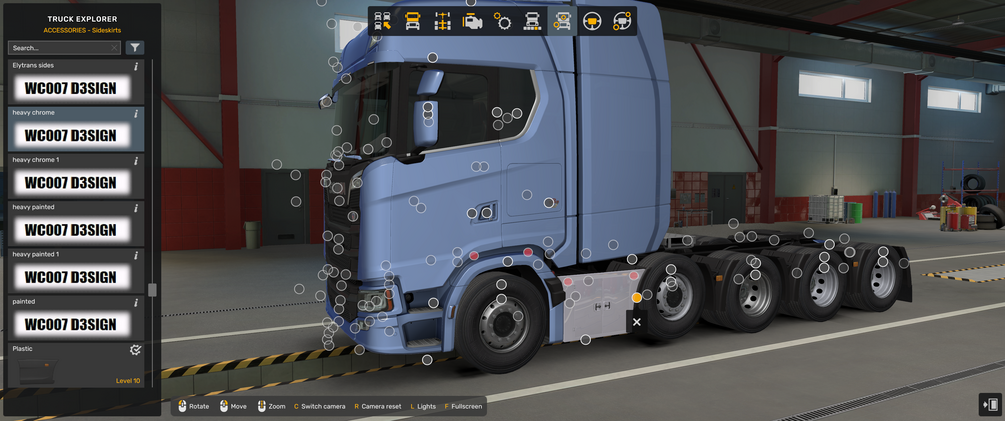The height and width of the screenshot is (421, 1005).
Task: Click the sideskirt search field
Action: [60, 47]
